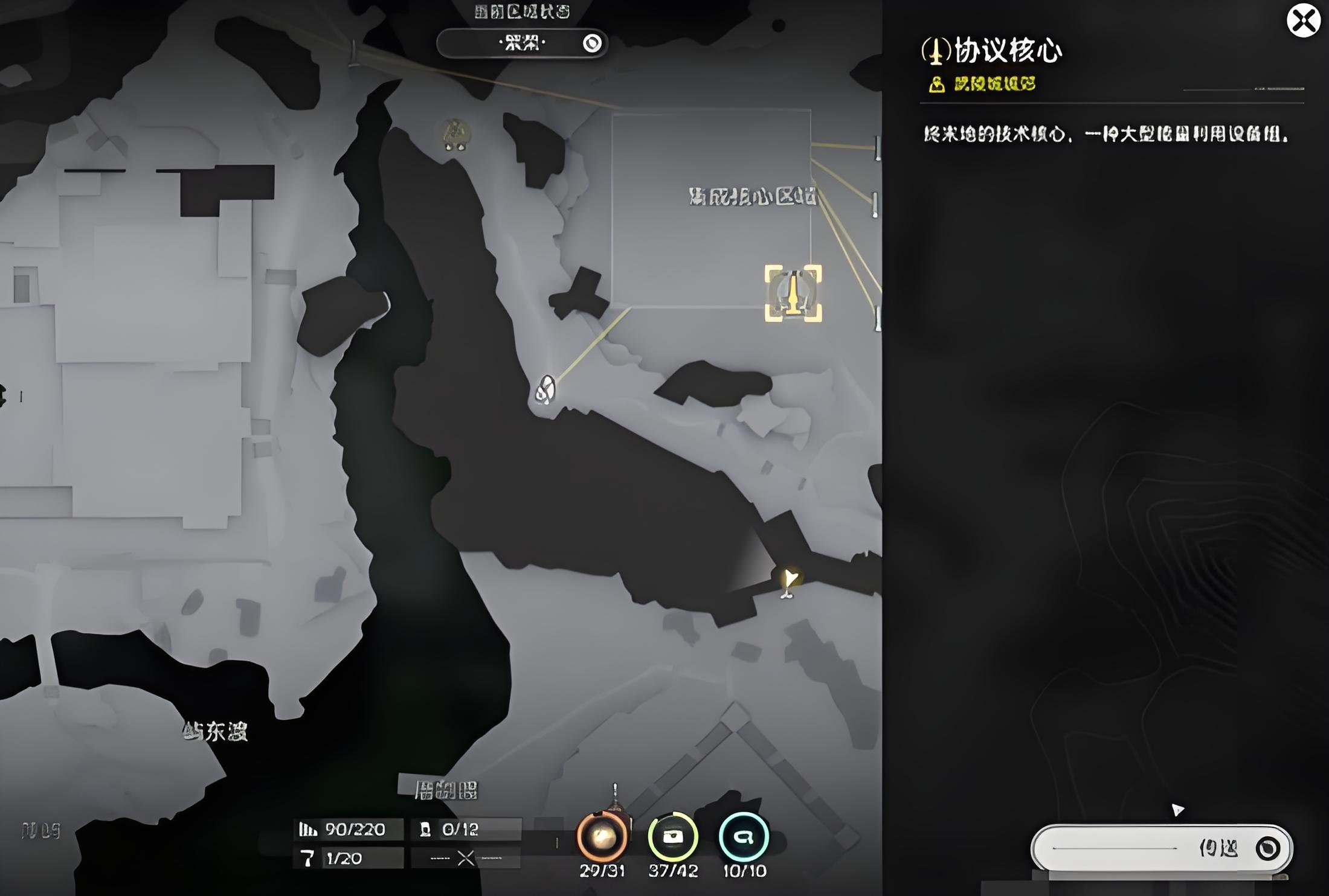Click the yellow player arrow marker
The width and height of the screenshot is (1329, 896).
click(x=789, y=580)
